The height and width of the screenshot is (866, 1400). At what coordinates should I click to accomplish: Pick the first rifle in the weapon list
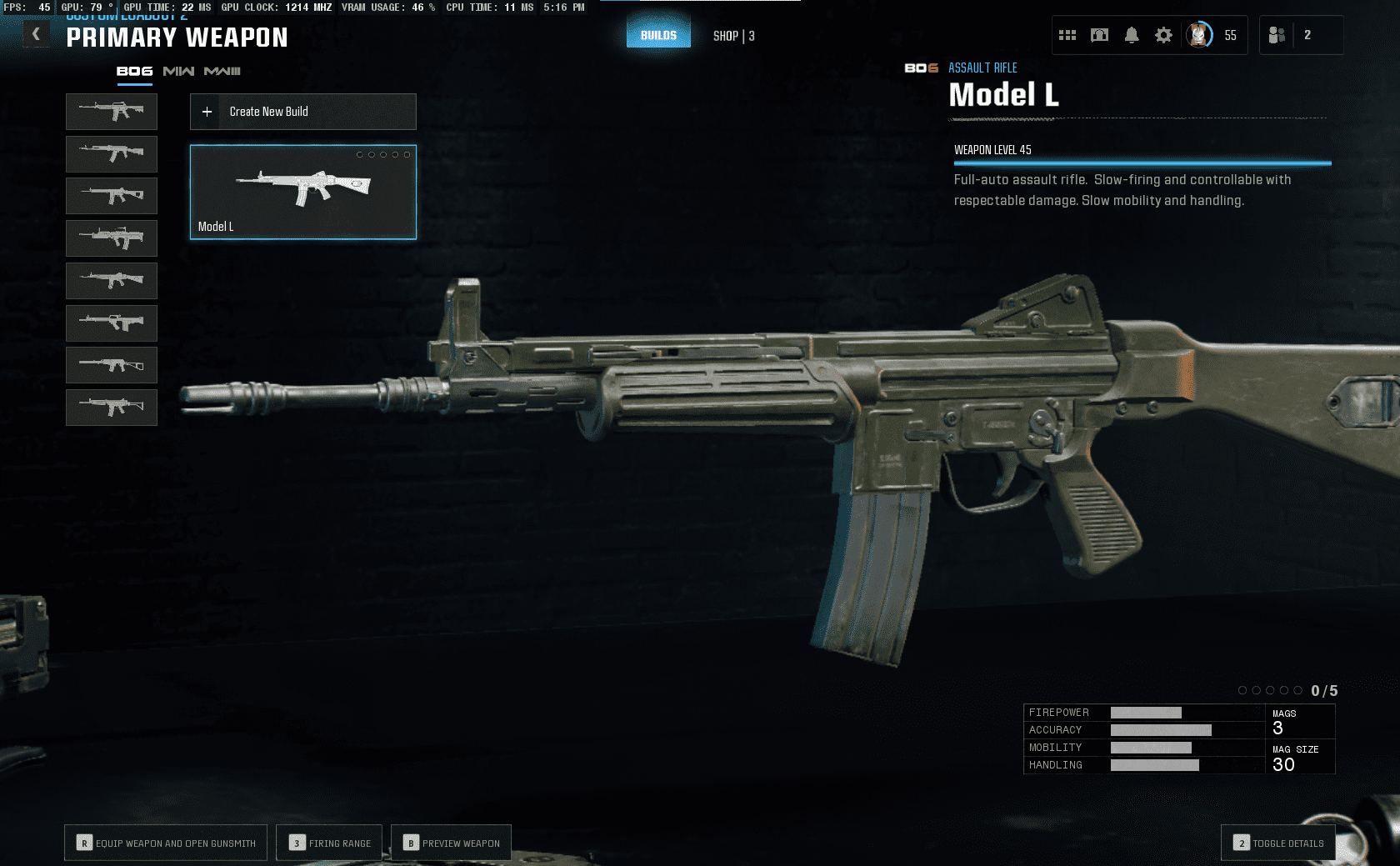coord(112,111)
